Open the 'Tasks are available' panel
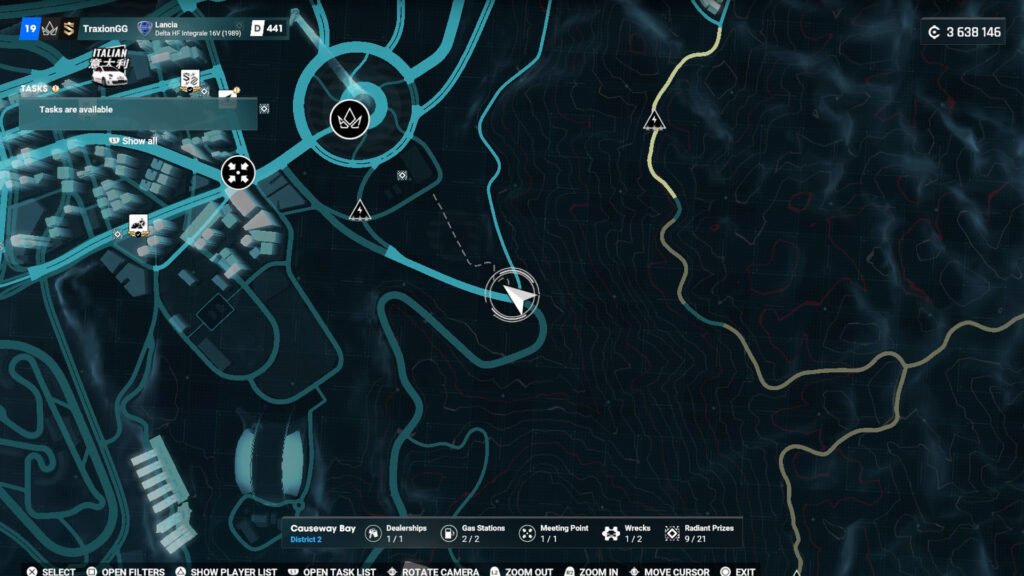 coord(138,110)
